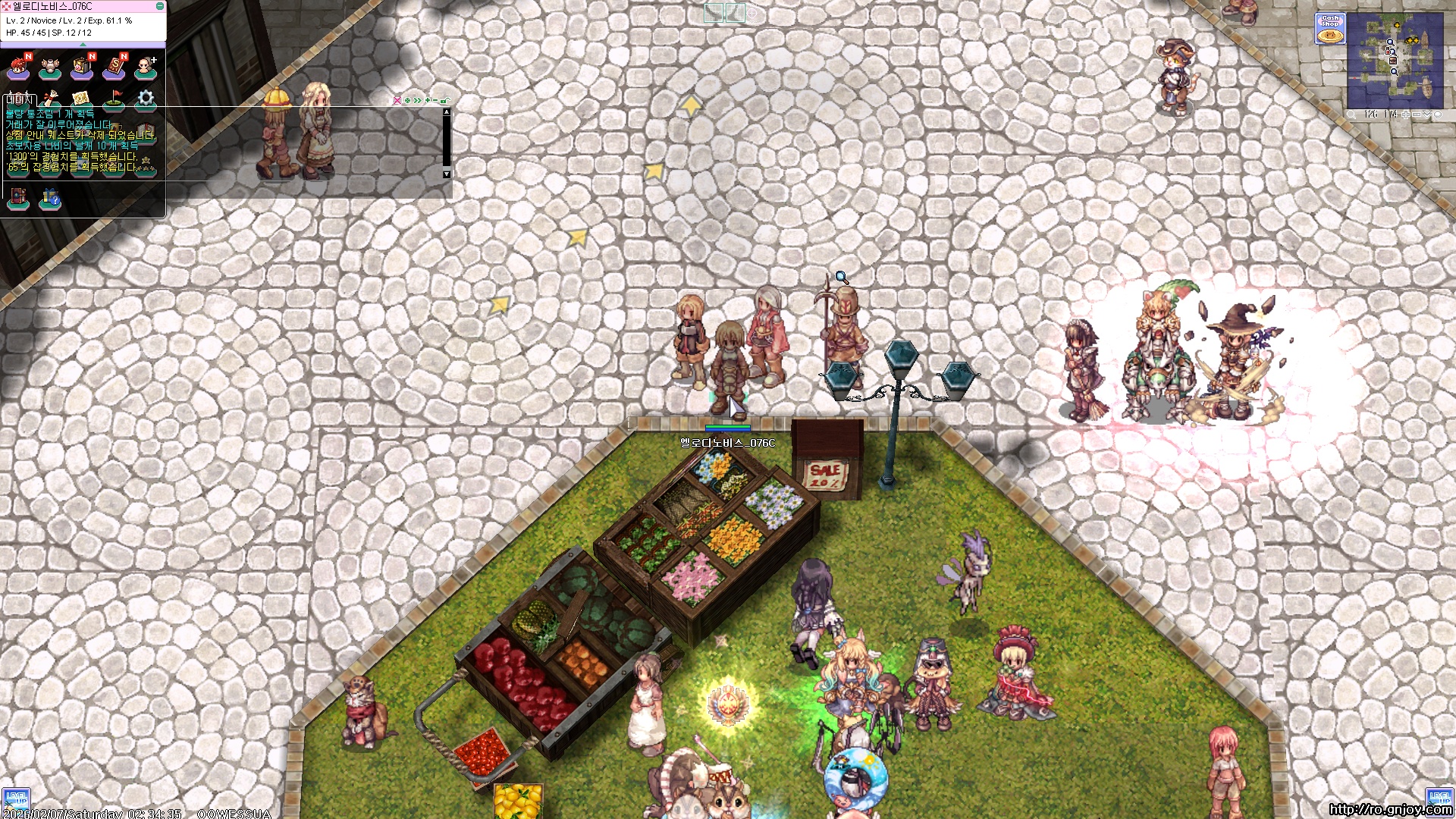Zoom in the minimap with plus button

pos(1405,115)
